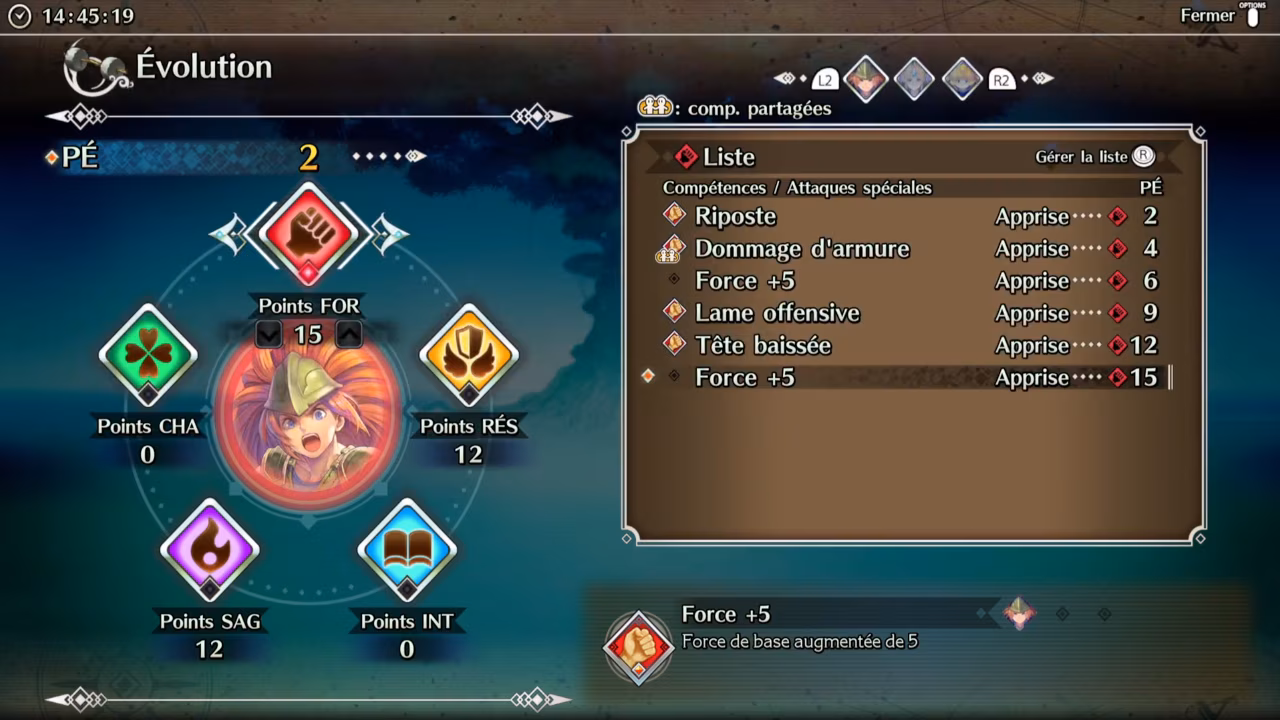Select the orange shield Points RÉS icon

click(x=468, y=354)
